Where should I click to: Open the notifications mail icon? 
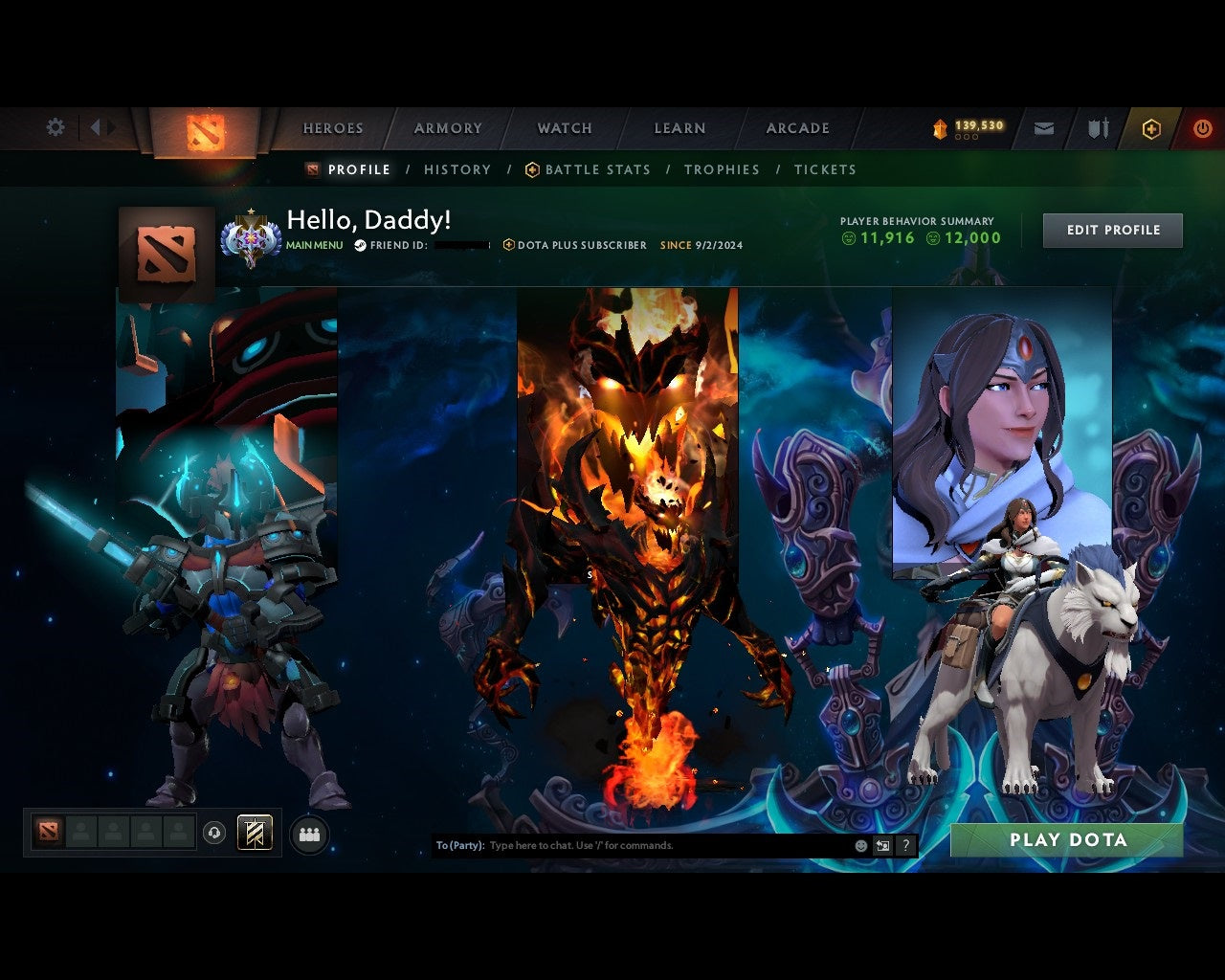pyautogui.click(x=1043, y=126)
